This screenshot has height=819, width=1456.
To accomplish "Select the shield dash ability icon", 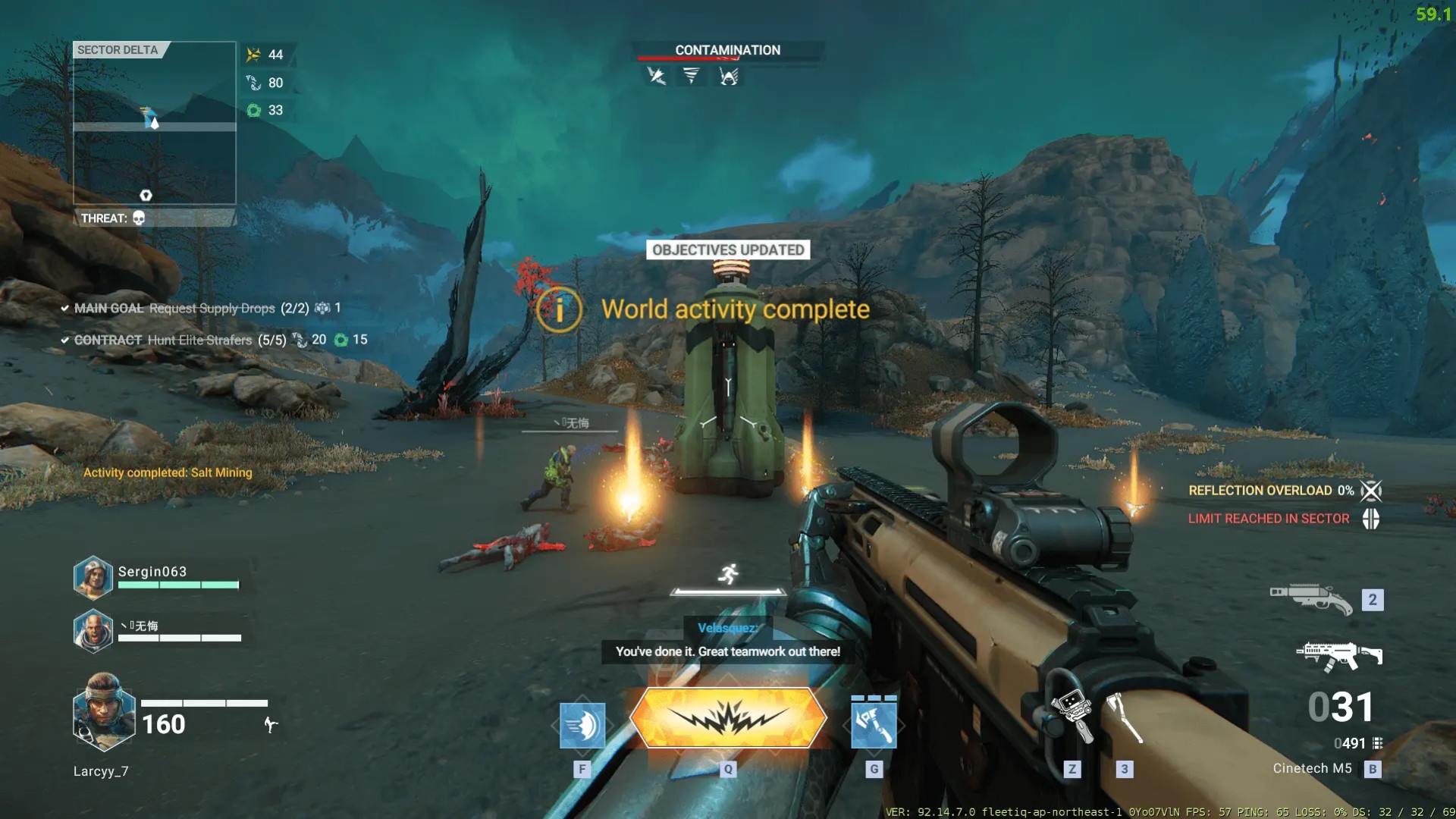I will [582, 724].
